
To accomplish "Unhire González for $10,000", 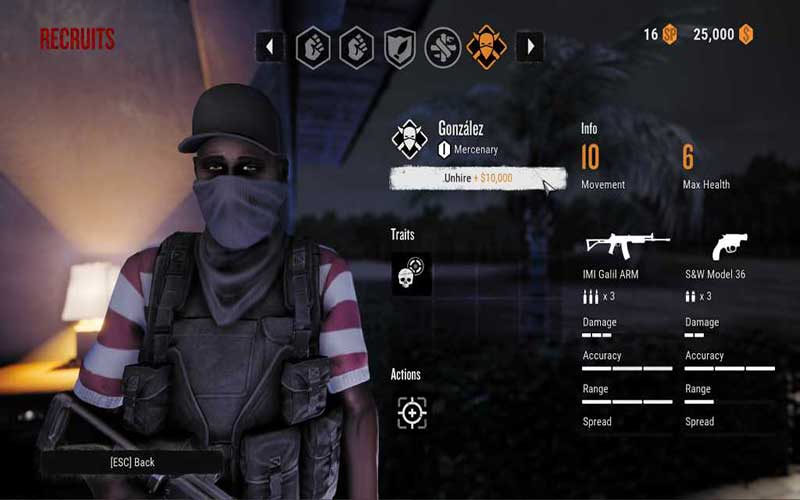I will click(x=477, y=178).
